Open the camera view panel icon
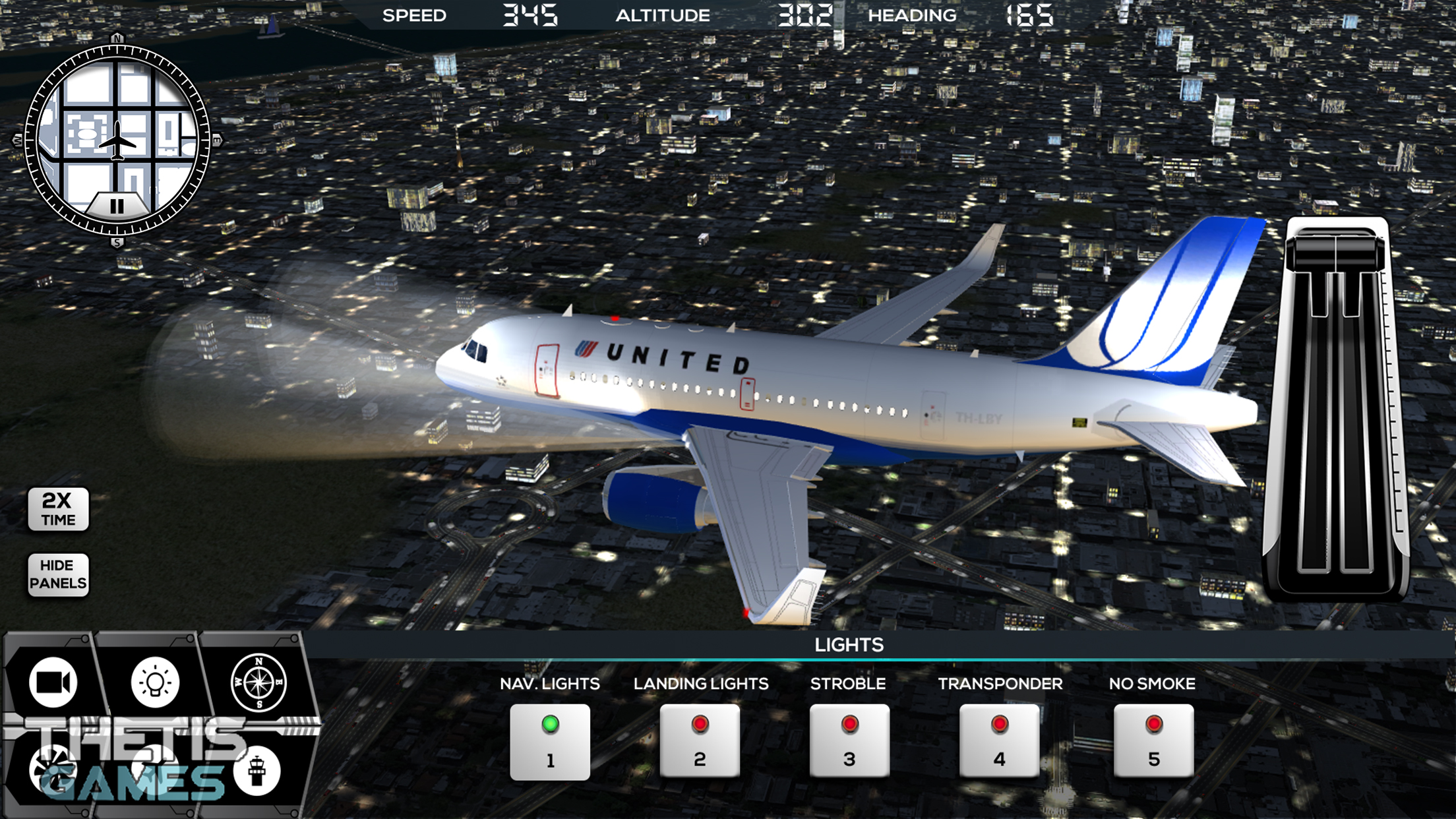1456x819 pixels. [x=53, y=682]
